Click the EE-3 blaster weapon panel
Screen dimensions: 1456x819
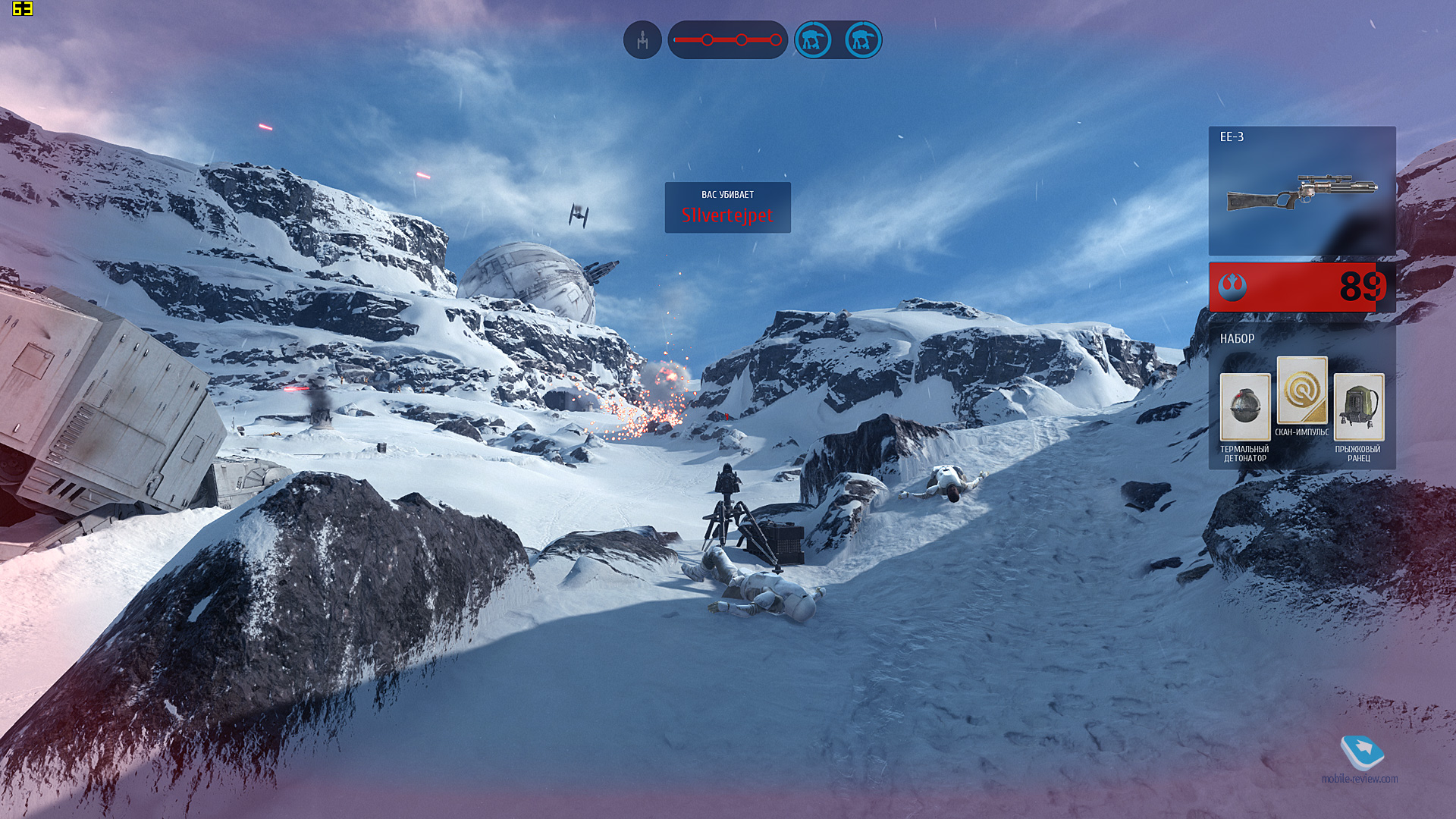pyautogui.click(x=1301, y=190)
